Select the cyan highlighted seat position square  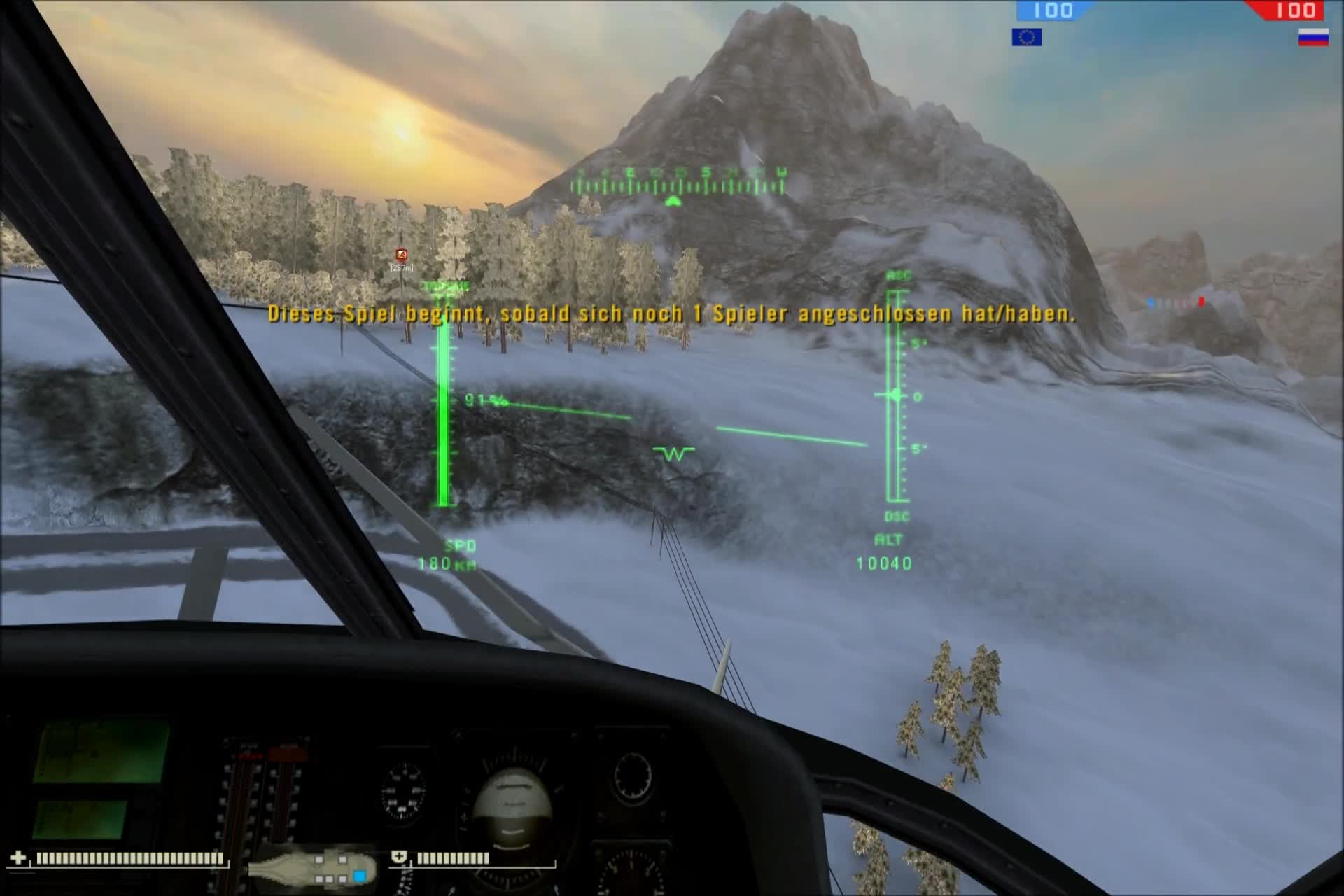(359, 875)
